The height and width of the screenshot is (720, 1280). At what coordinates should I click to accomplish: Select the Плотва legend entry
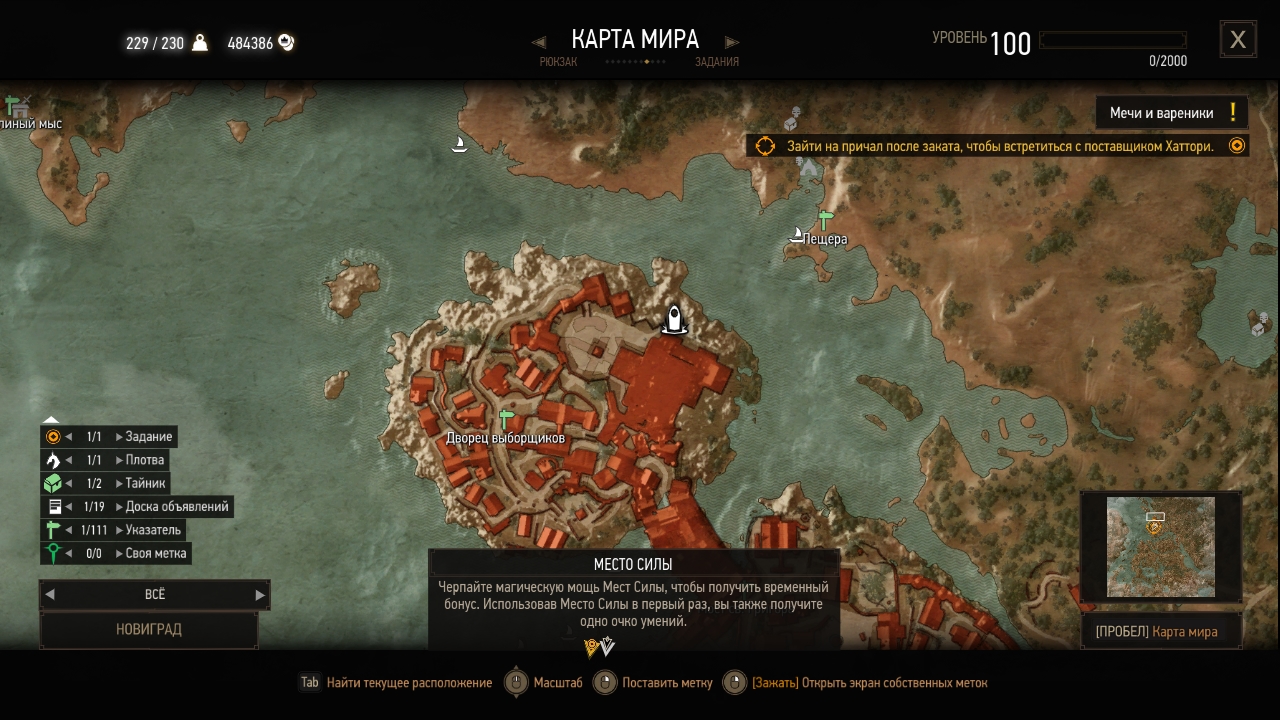pos(145,460)
